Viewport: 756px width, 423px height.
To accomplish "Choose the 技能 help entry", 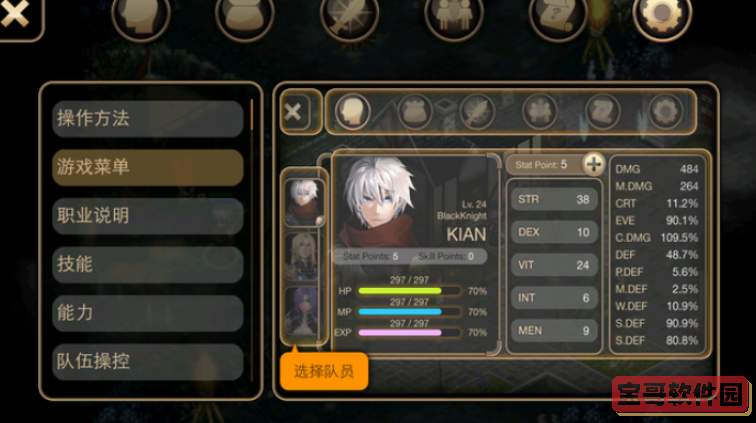I will [148, 264].
